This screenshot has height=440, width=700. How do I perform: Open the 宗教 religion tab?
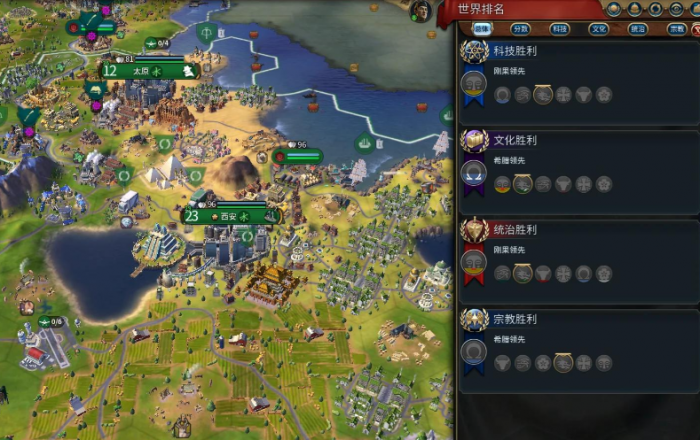pyautogui.click(x=676, y=29)
